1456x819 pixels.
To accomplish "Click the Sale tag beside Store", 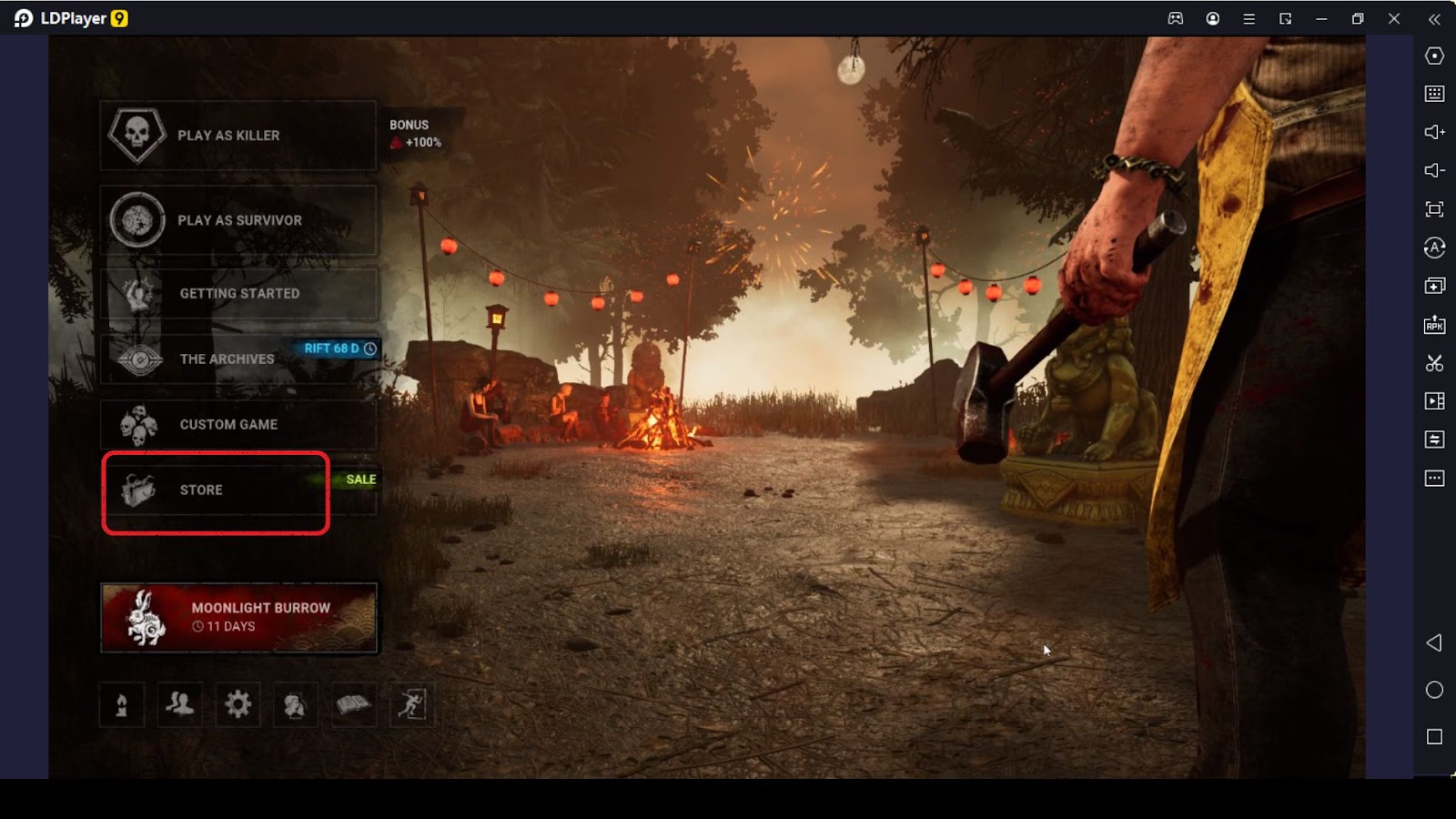I will click(x=360, y=480).
